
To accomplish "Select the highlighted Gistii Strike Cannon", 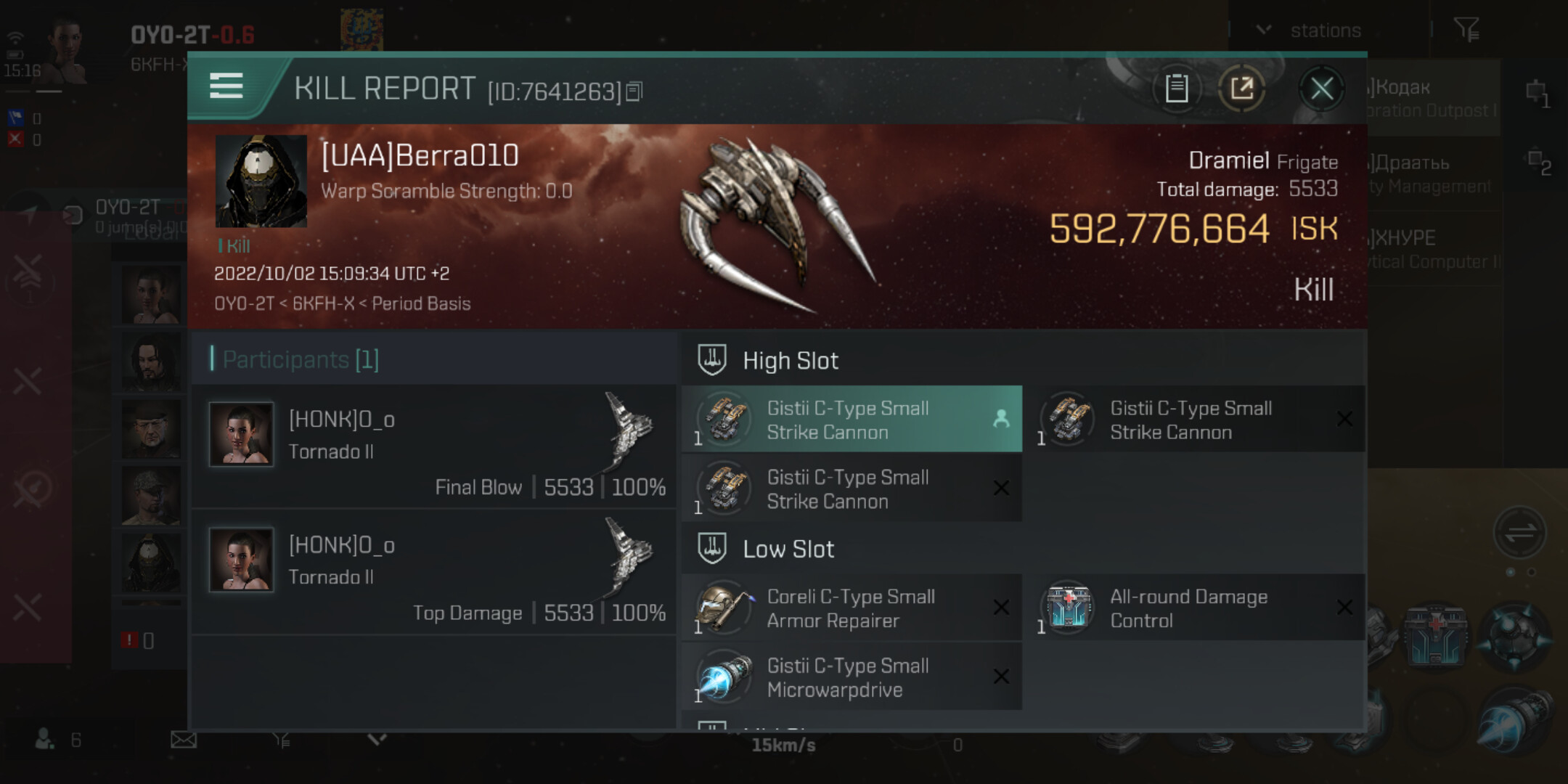I will coord(852,420).
